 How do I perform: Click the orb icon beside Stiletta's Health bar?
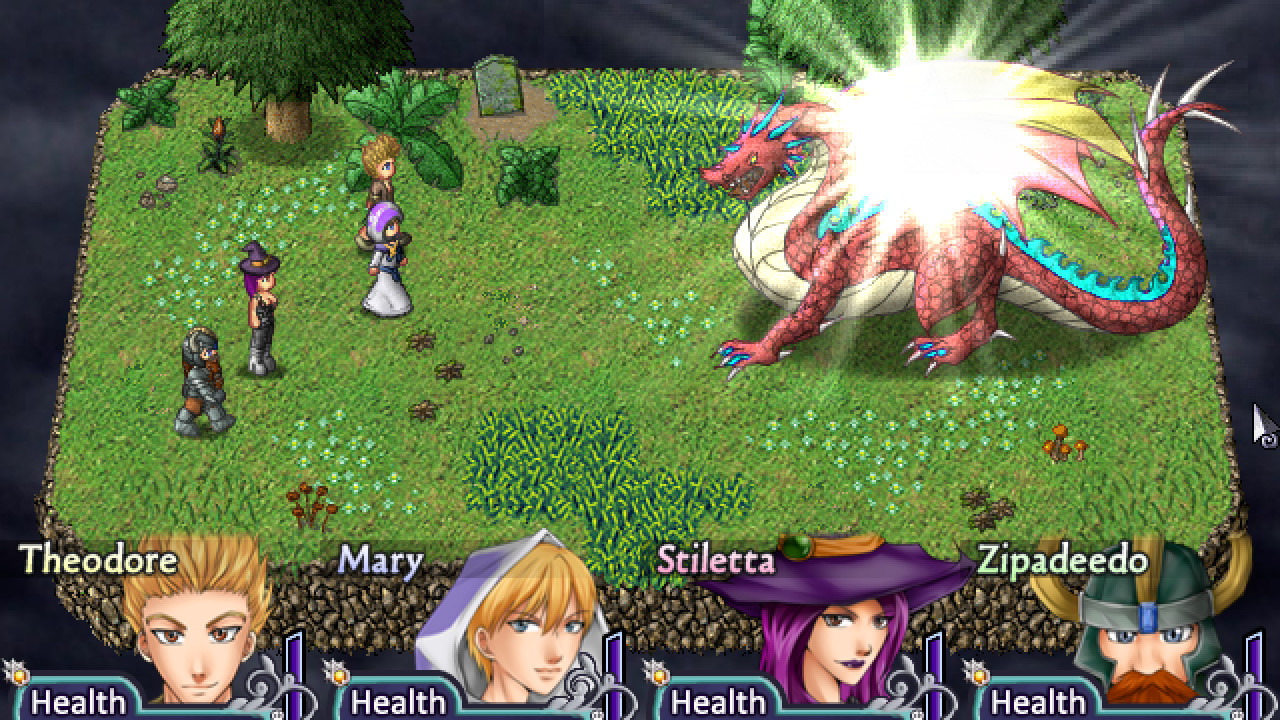click(x=658, y=674)
